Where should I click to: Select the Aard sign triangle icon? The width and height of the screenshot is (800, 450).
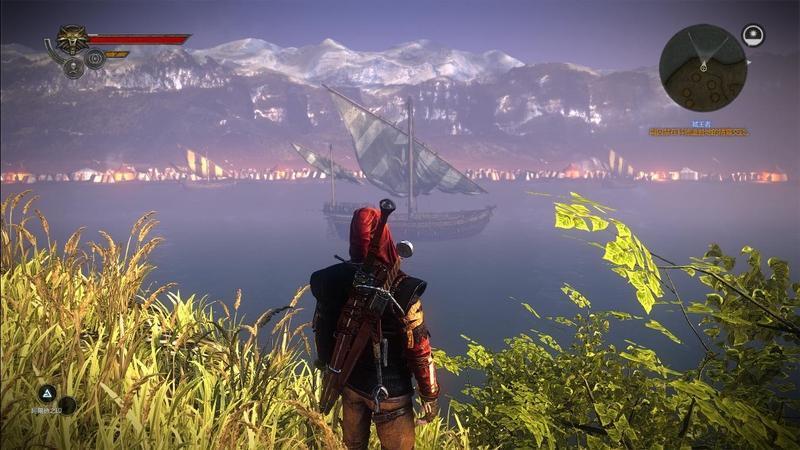[46, 393]
